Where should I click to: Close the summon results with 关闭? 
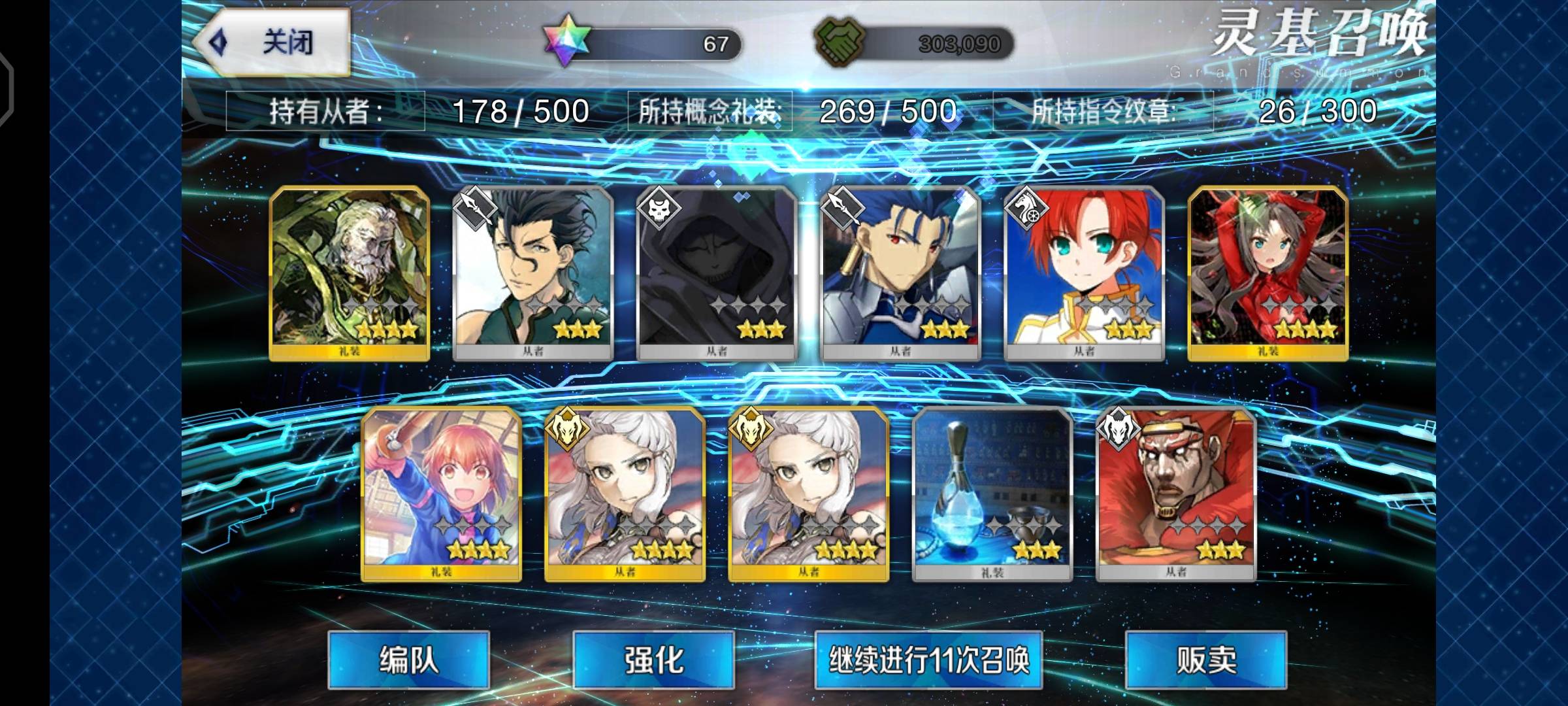point(272,42)
